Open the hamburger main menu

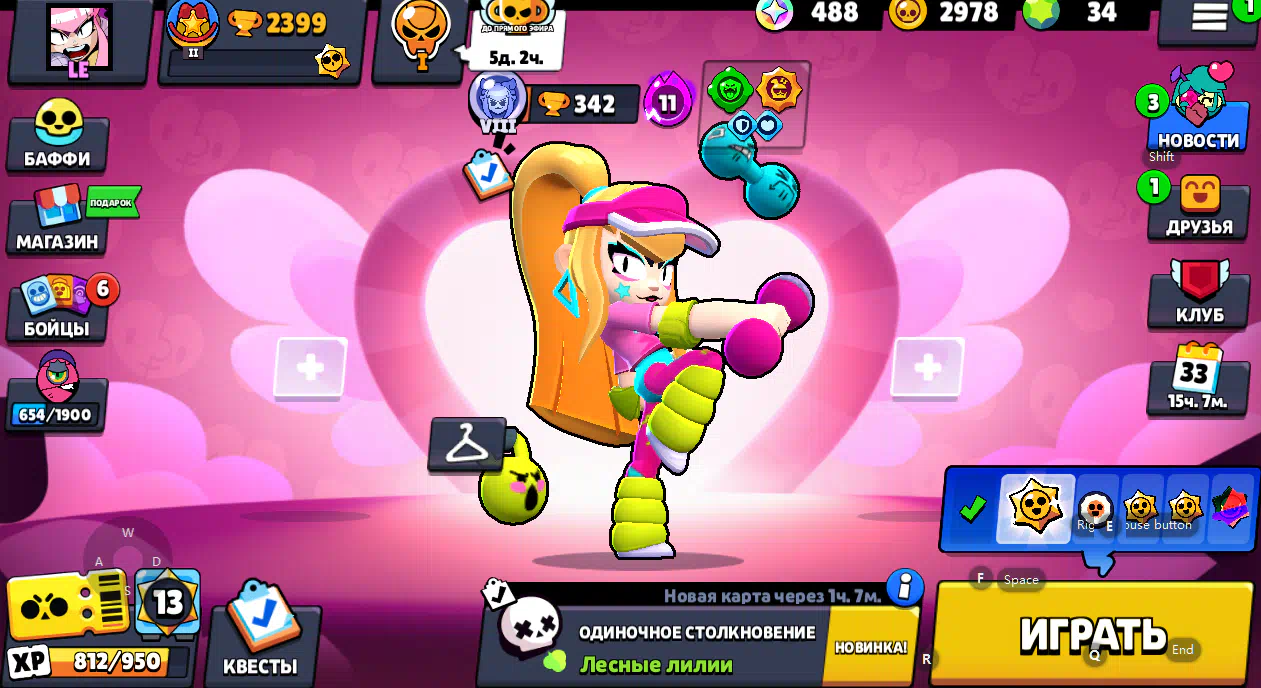pos(1208,17)
